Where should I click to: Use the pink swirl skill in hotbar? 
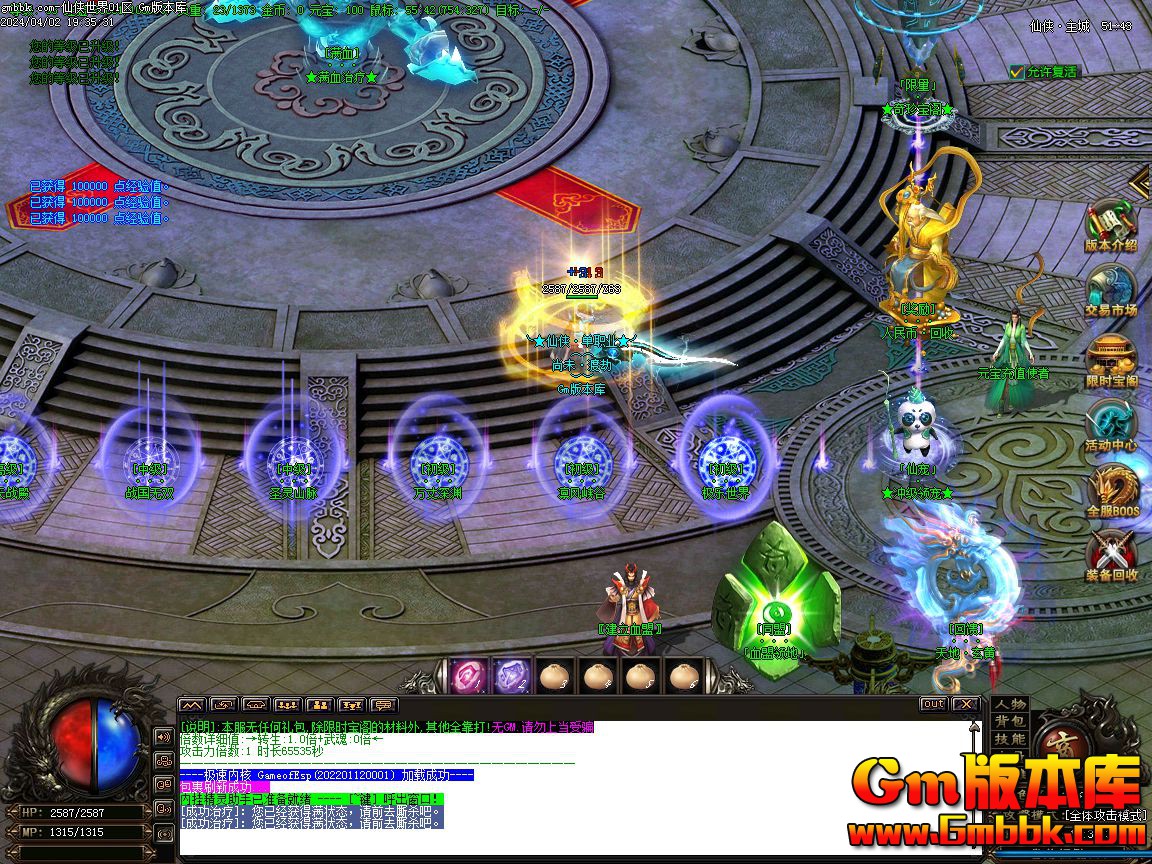[468, 676]
